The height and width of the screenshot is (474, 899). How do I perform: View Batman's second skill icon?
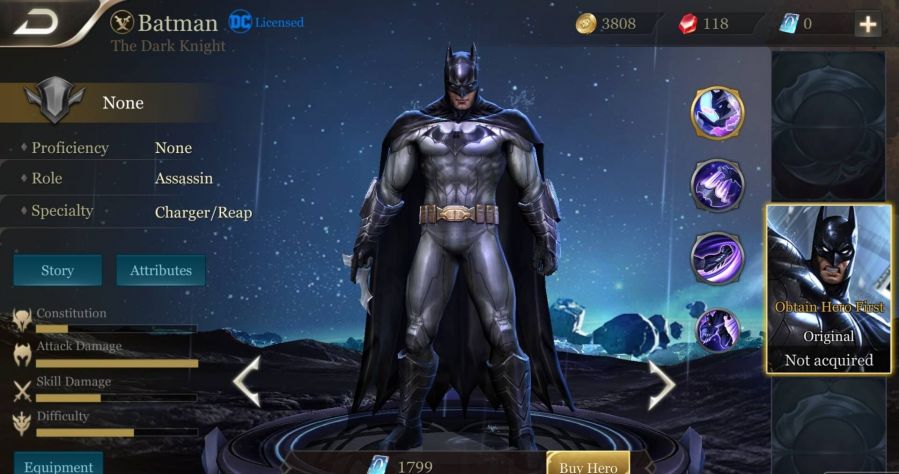pos(717,184)
